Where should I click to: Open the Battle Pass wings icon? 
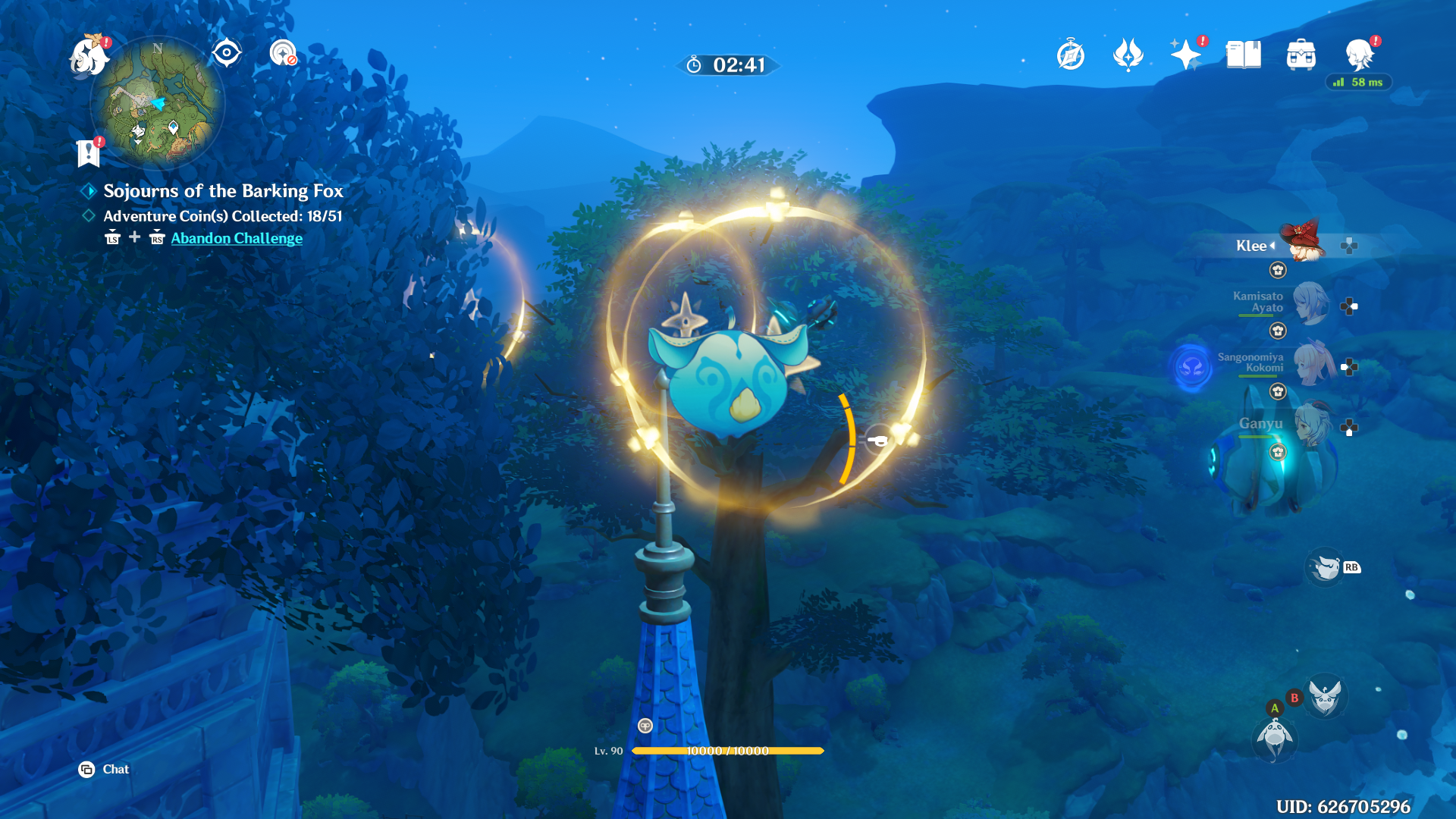point(1129,54)
